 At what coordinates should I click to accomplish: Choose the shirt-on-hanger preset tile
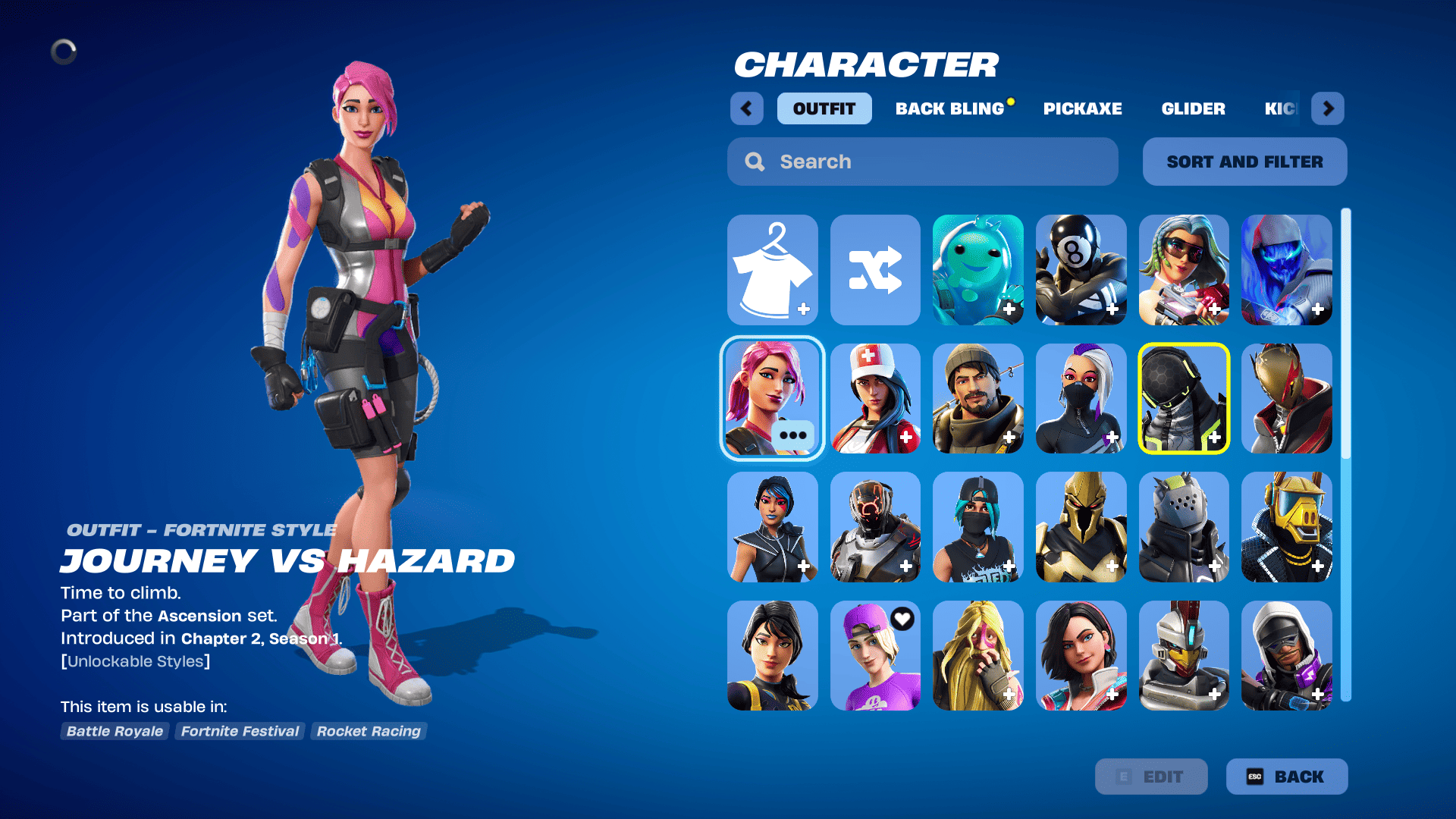click(772, 270)
